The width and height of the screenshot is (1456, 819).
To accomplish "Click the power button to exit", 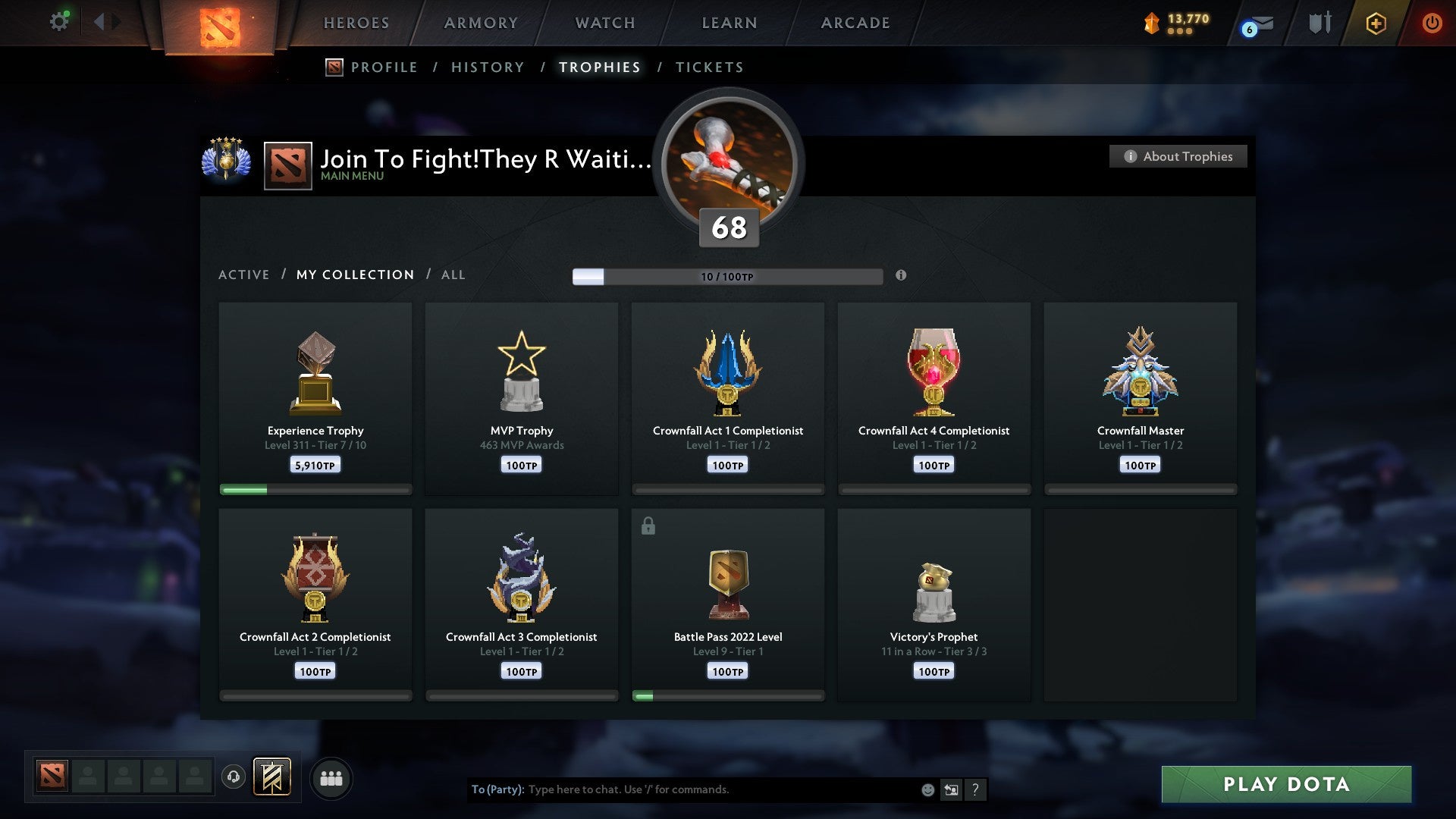I will pos(1432,23).
